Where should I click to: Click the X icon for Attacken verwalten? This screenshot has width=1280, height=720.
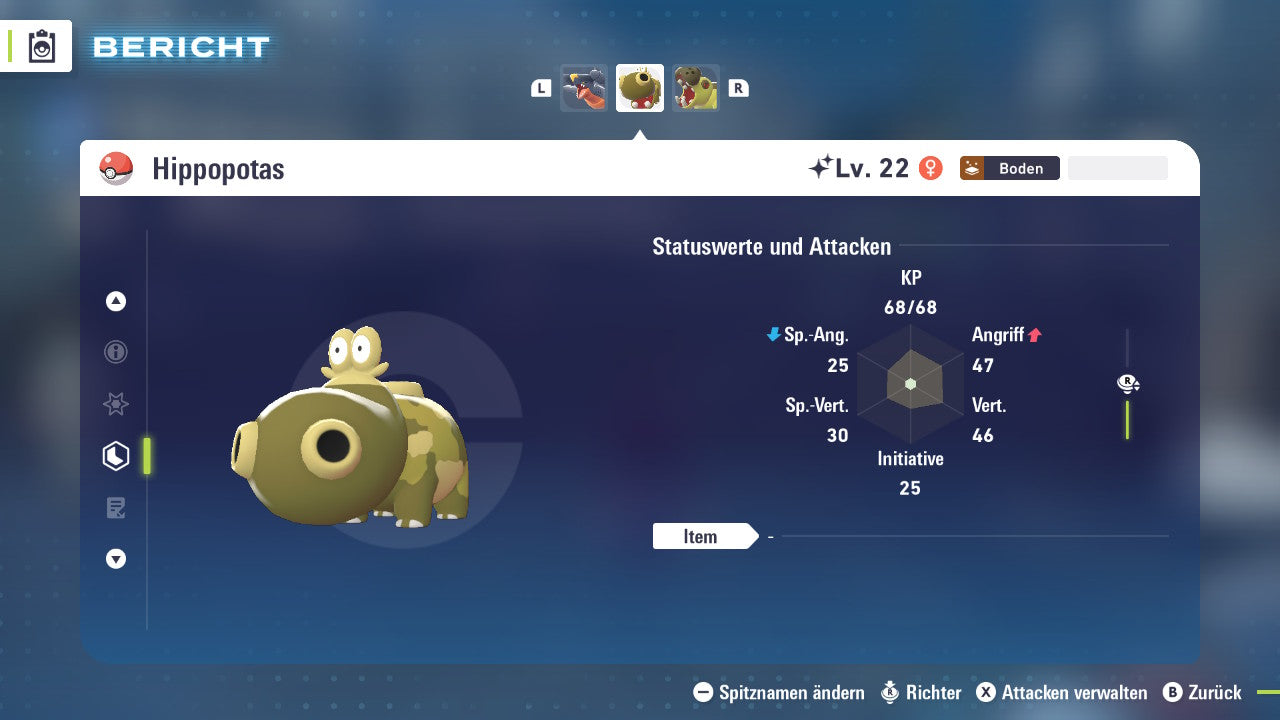986,692
